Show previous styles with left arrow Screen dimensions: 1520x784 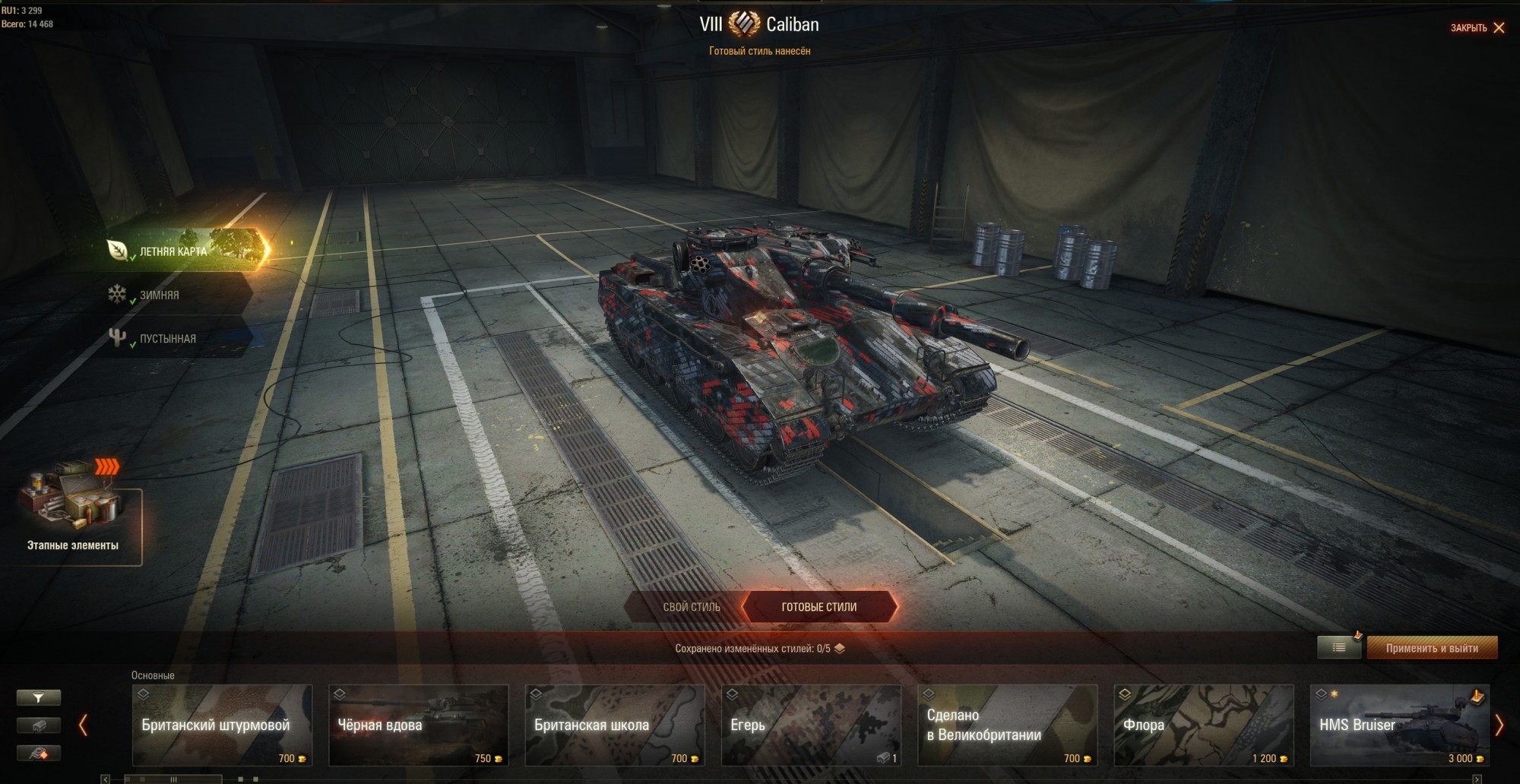point(84,726)
